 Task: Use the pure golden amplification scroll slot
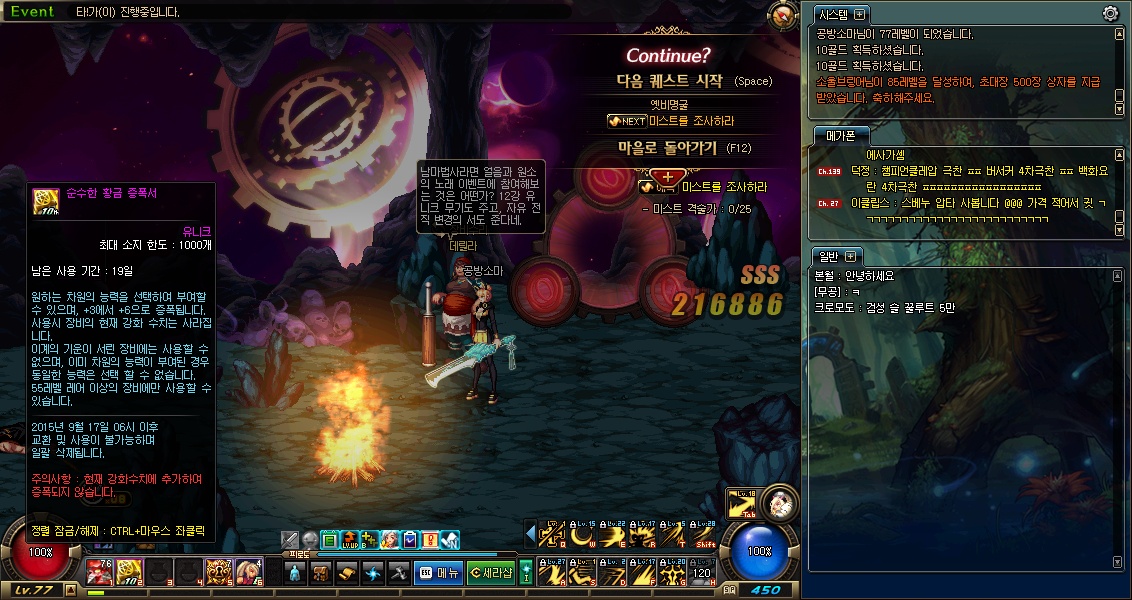128,571
